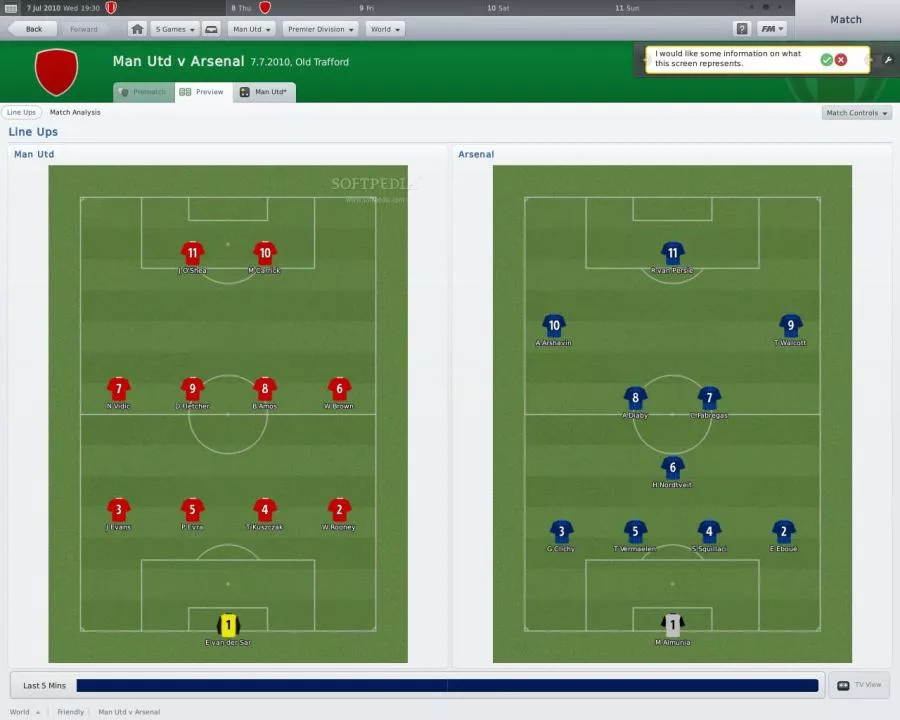Continue with the Match button
Screen dimensions: 900x720
coord(845,19)
